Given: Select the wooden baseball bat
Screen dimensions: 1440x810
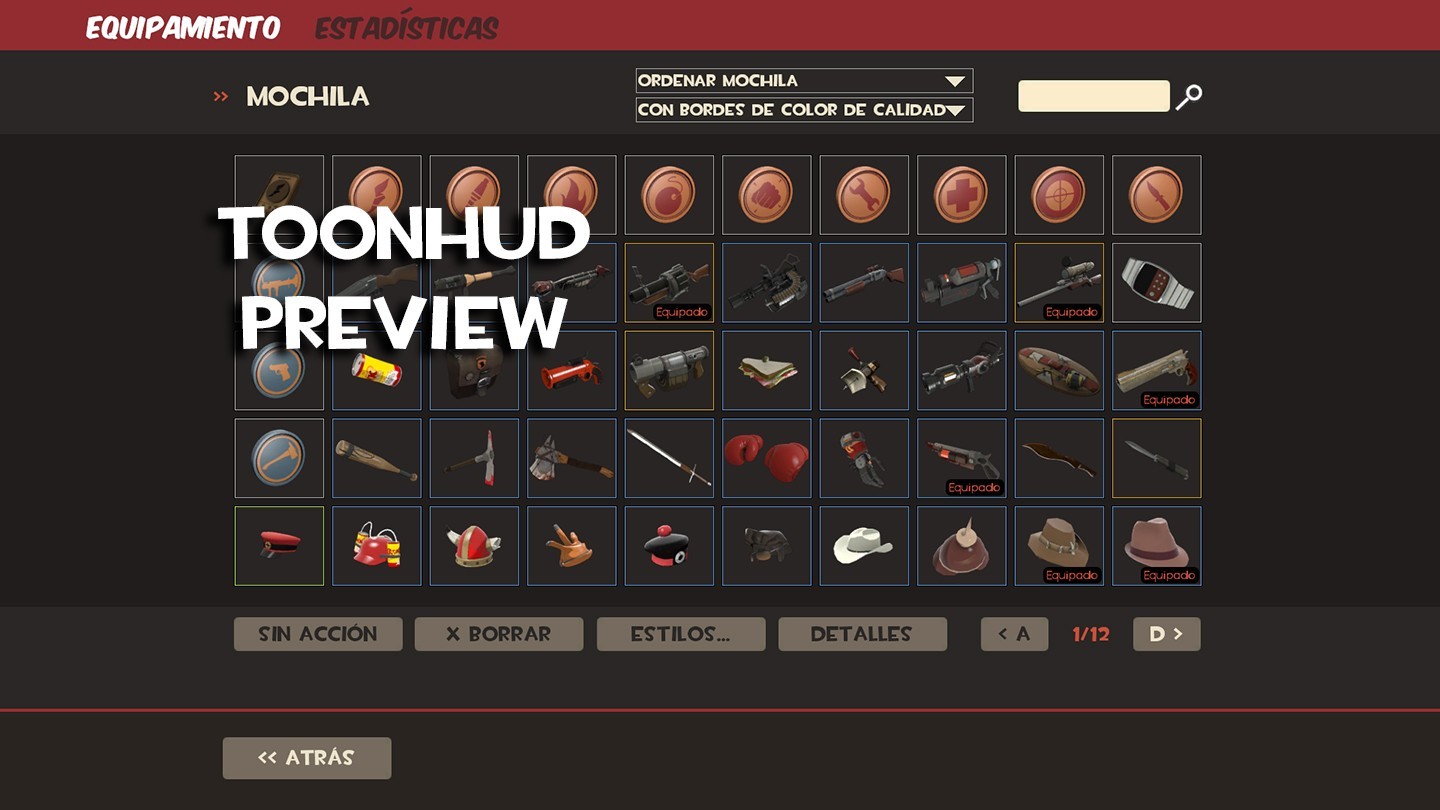Looking at the screenshot, I should 376,458.
